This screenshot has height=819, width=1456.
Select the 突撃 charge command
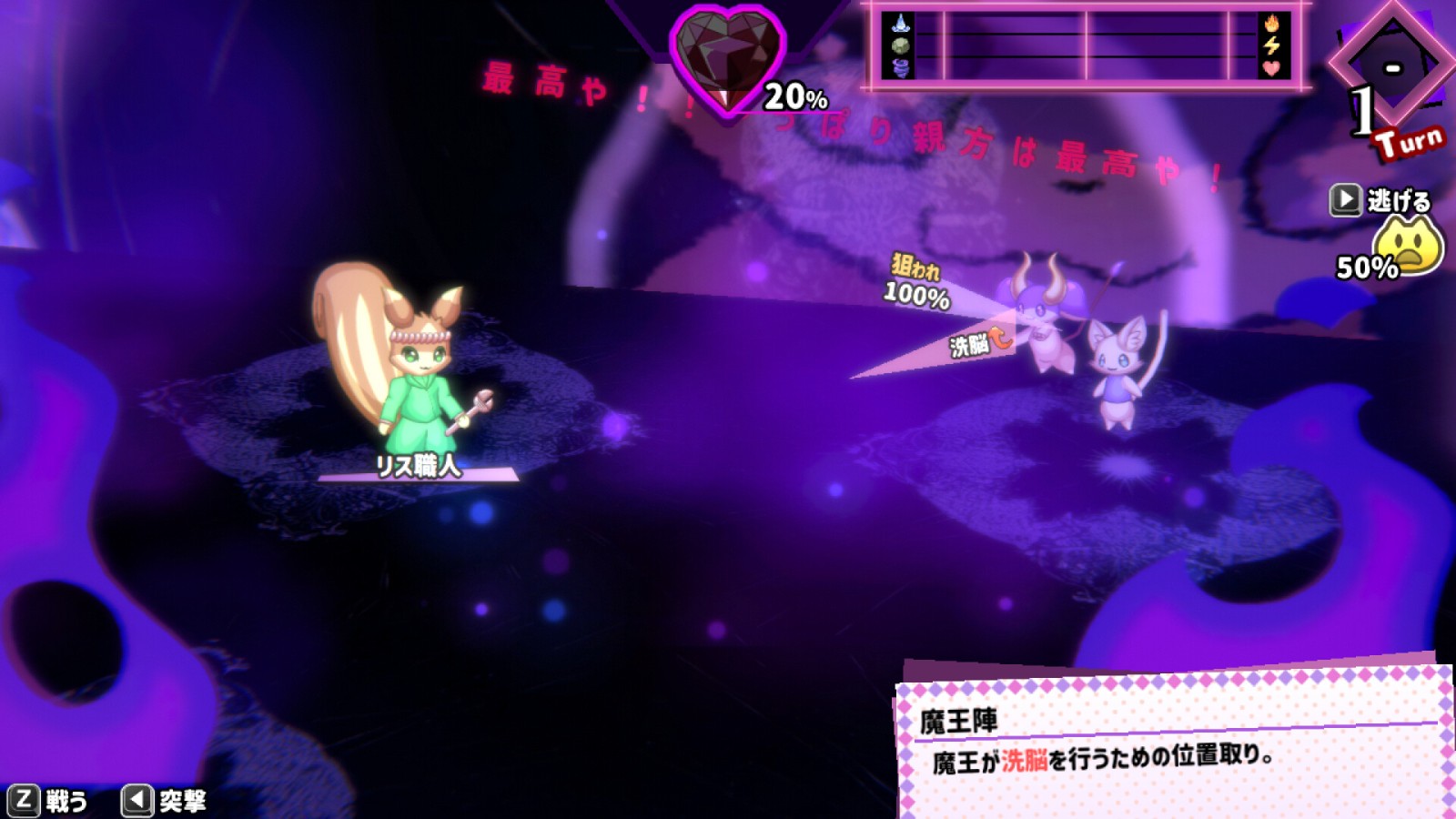[165, 801]
